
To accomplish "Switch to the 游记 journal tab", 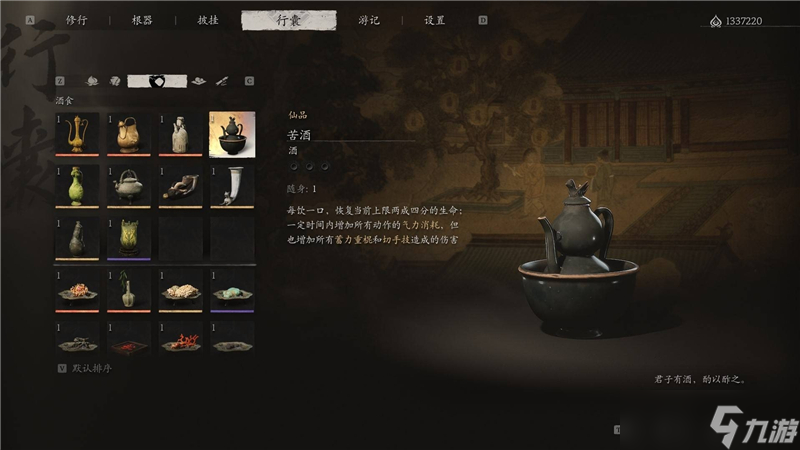I will pos(369,19).
